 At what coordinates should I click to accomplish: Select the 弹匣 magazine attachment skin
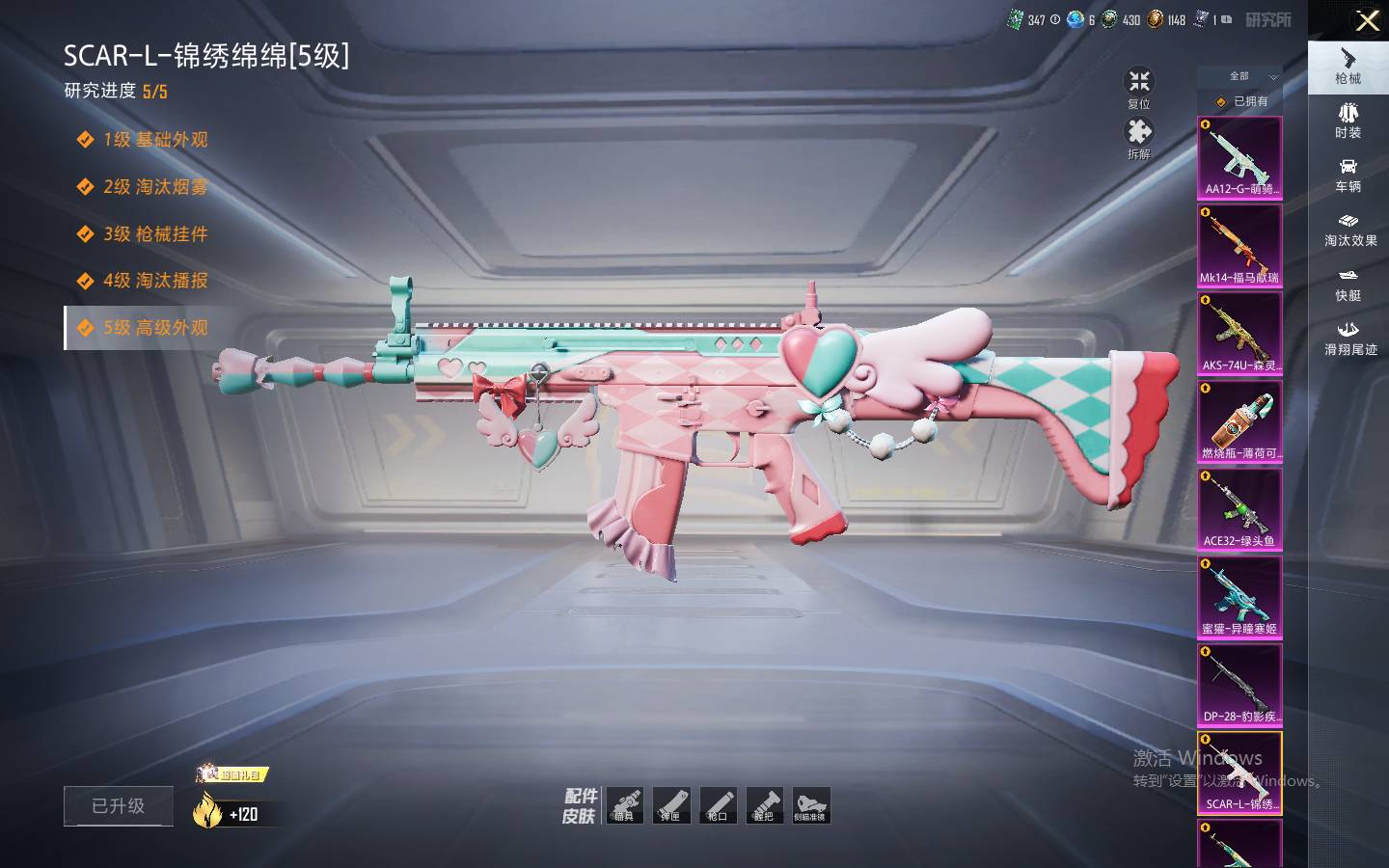[671, 805]
